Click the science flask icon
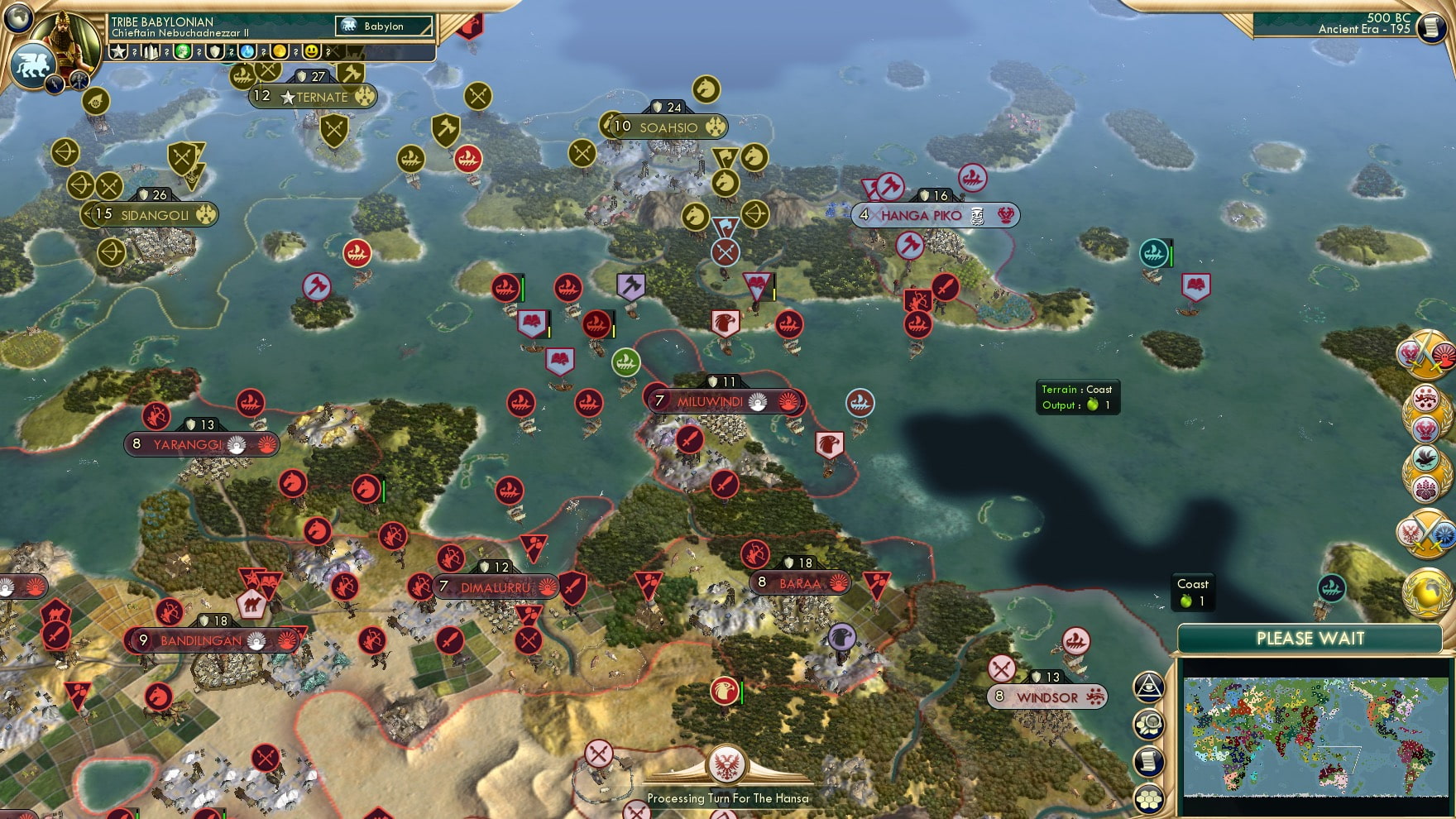 [246, 50]
